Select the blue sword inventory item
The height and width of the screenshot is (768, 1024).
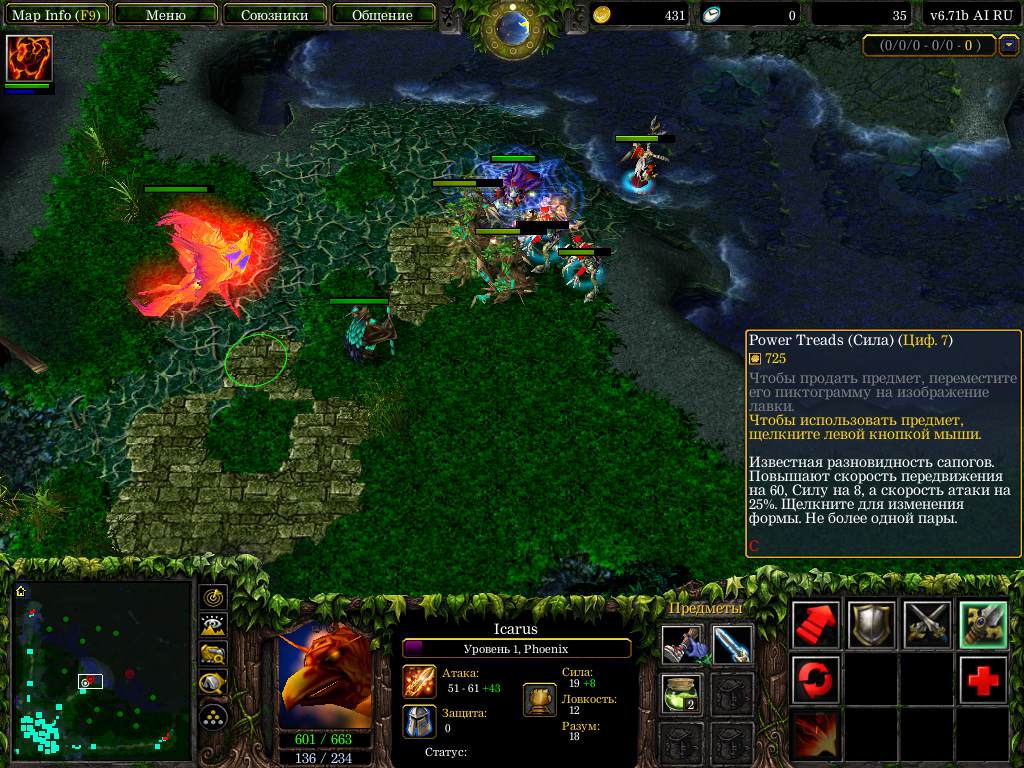[x=732, y=645]
